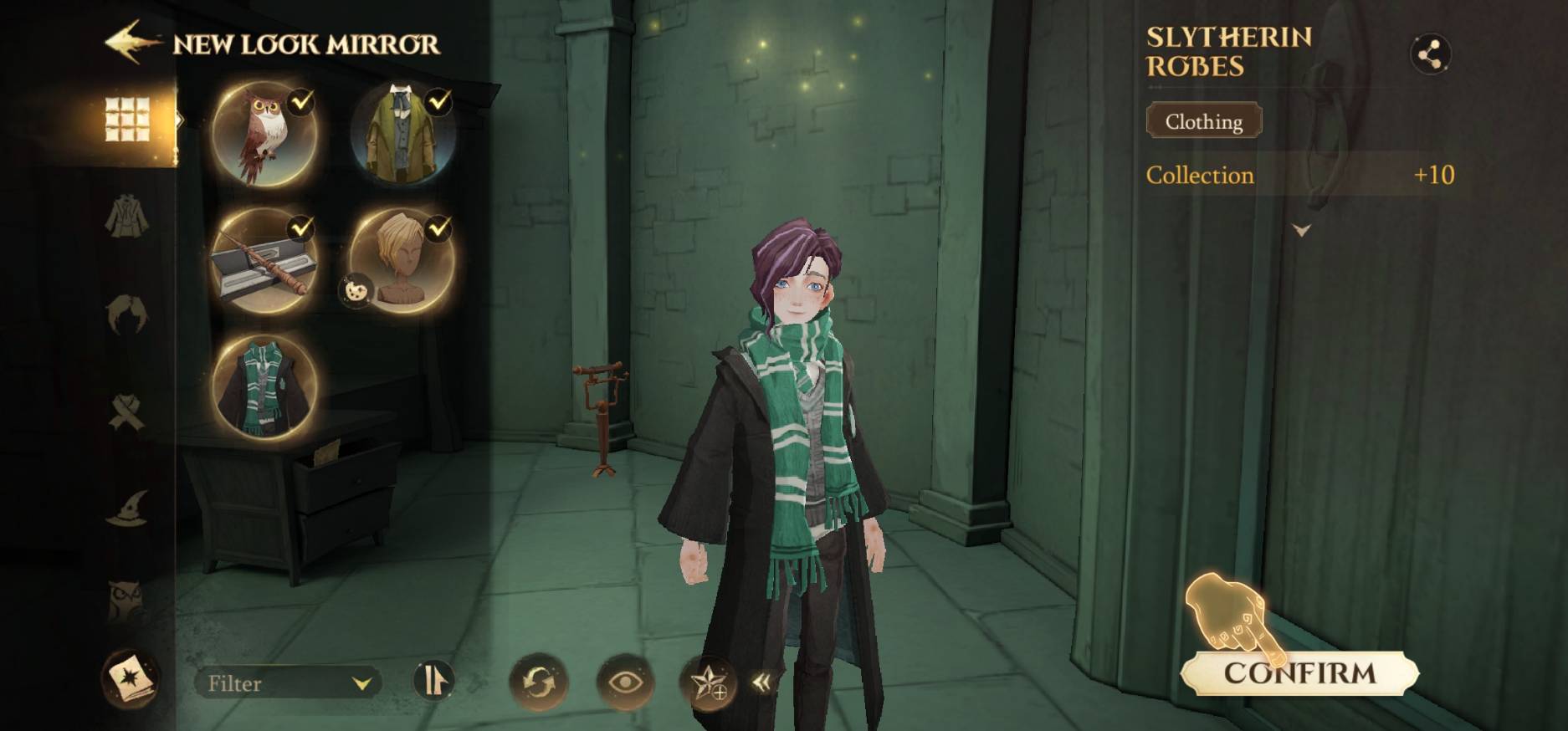Pick the blonde hairstyle thumbnail
Viewport: 1568px width, 731px height.
[402, 261]
